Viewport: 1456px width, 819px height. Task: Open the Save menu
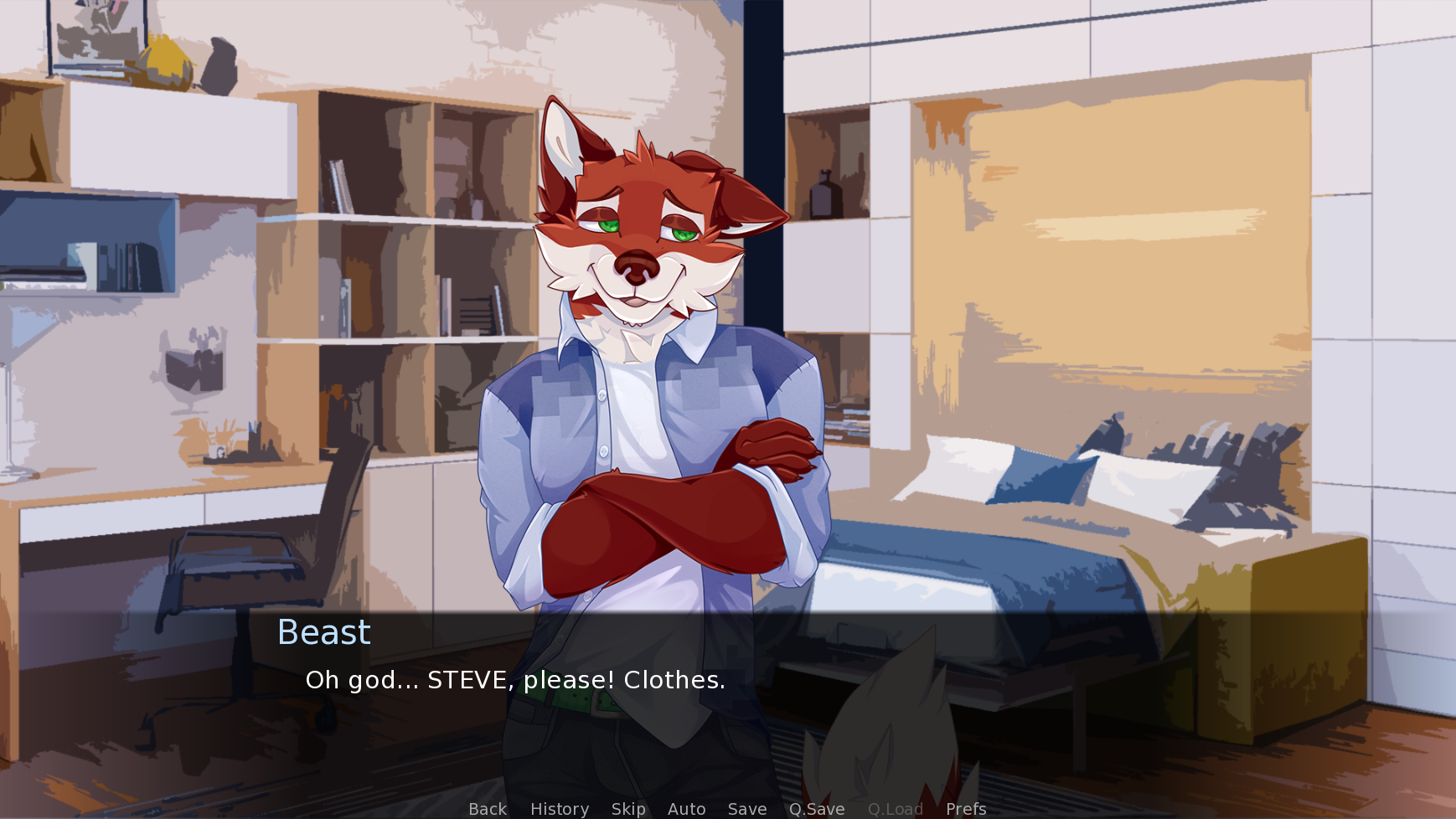point(747,809)
